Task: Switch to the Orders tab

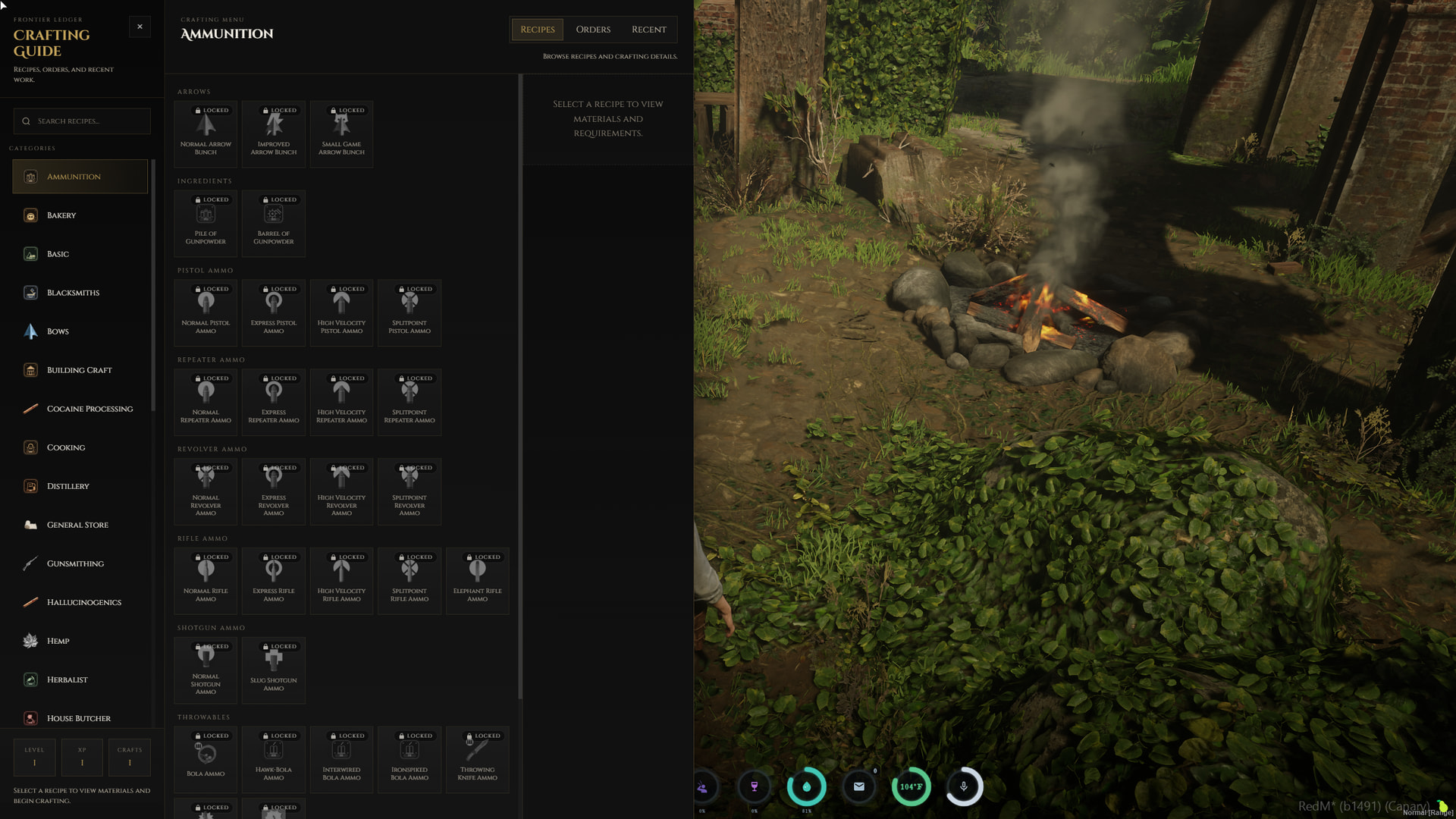Action: point(593,30)
